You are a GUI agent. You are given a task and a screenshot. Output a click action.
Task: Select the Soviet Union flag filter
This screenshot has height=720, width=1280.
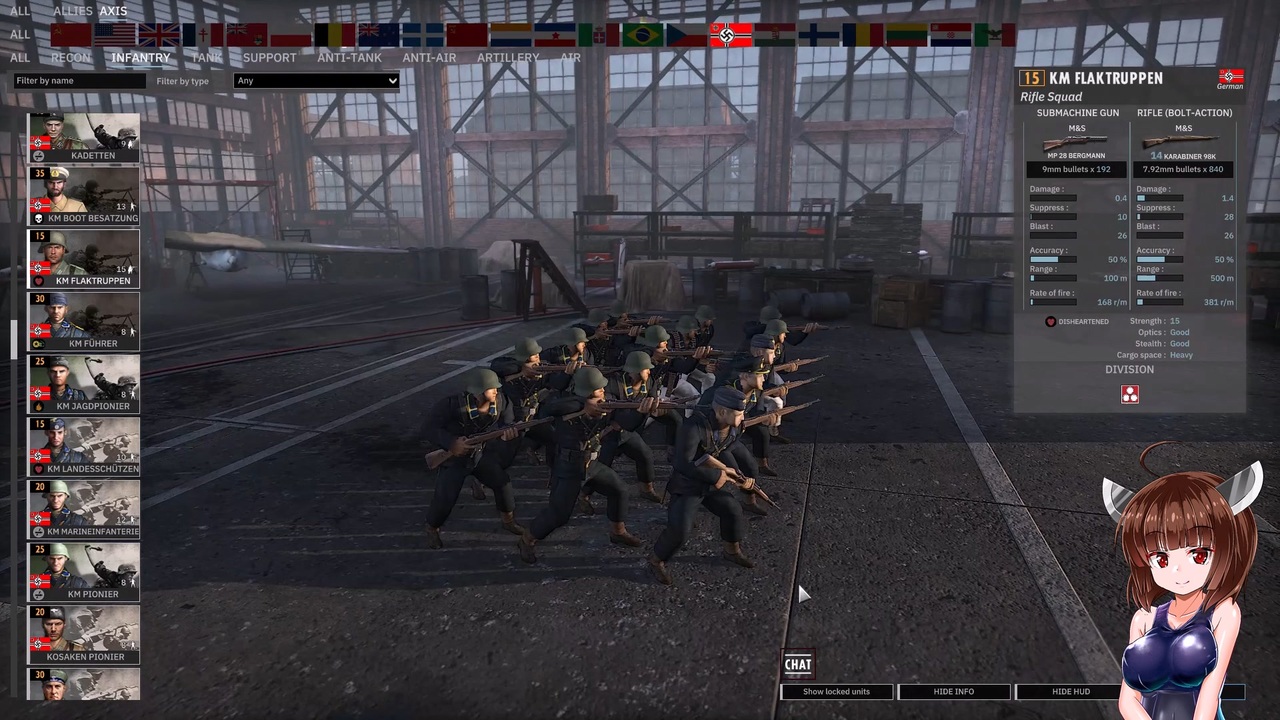pyautogui.click(x=71, y=35)
